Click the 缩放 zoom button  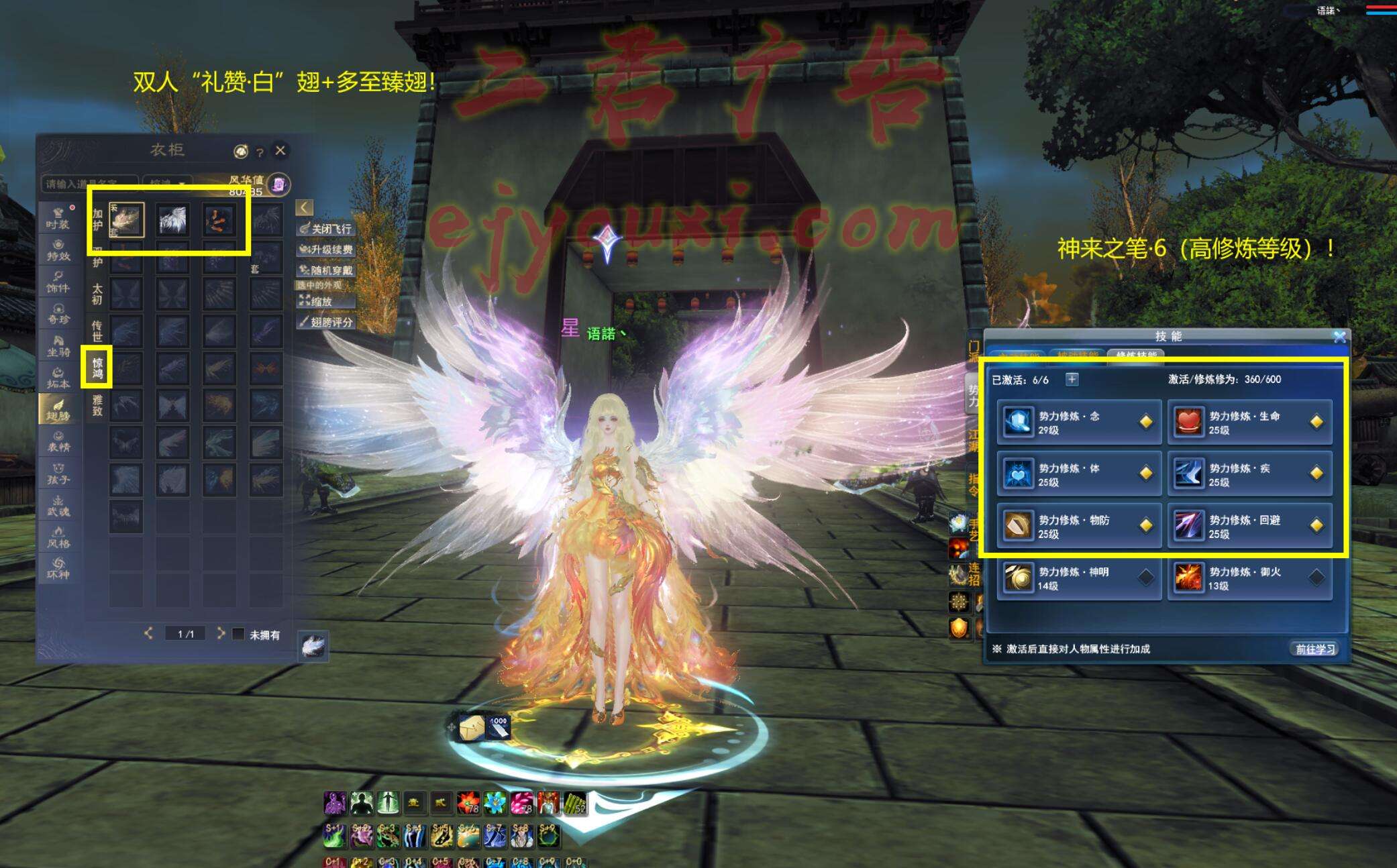pyautogui.click(x=326, y=302)
